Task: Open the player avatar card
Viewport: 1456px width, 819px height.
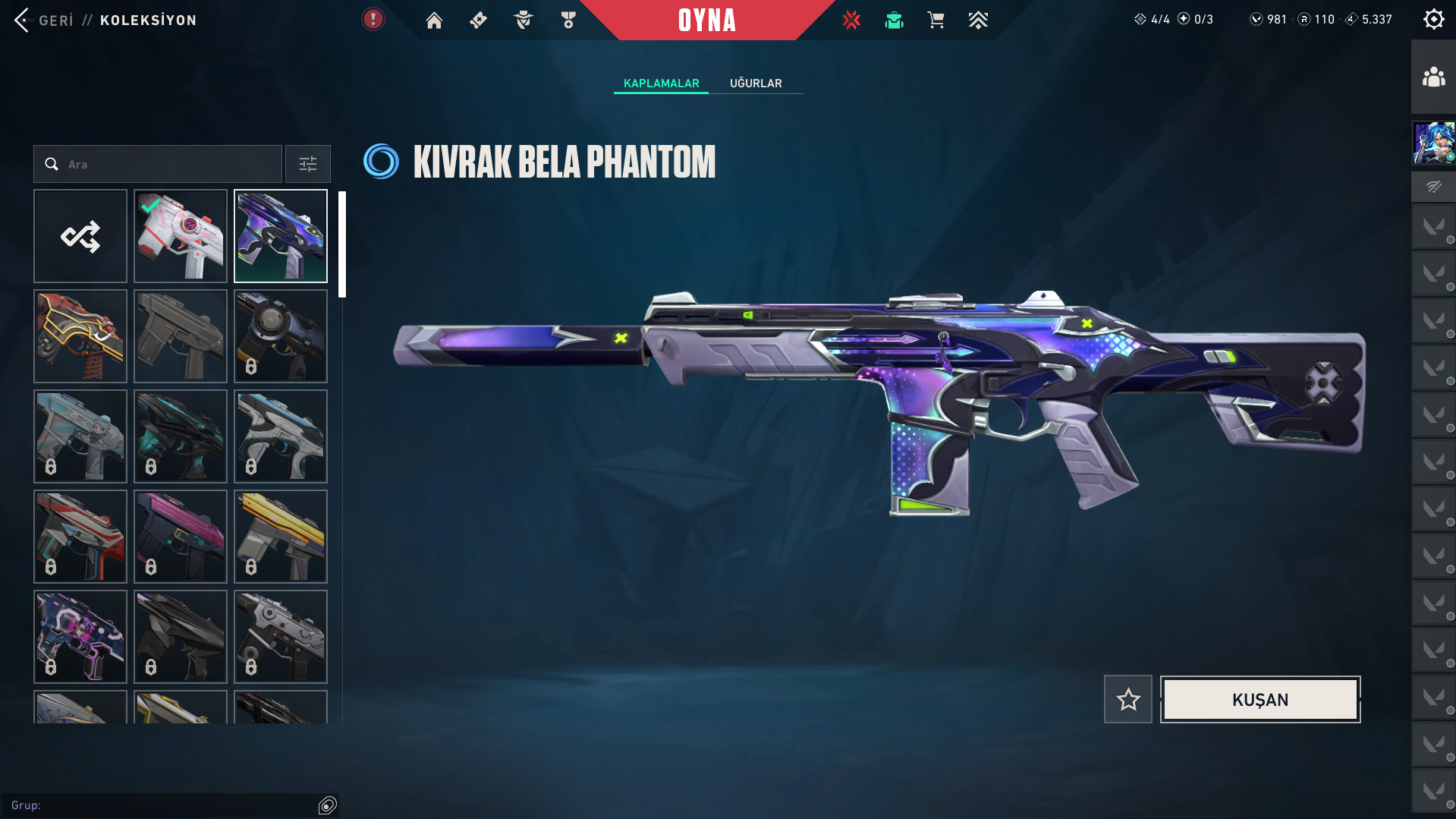Action: [x=1433, y=143]
